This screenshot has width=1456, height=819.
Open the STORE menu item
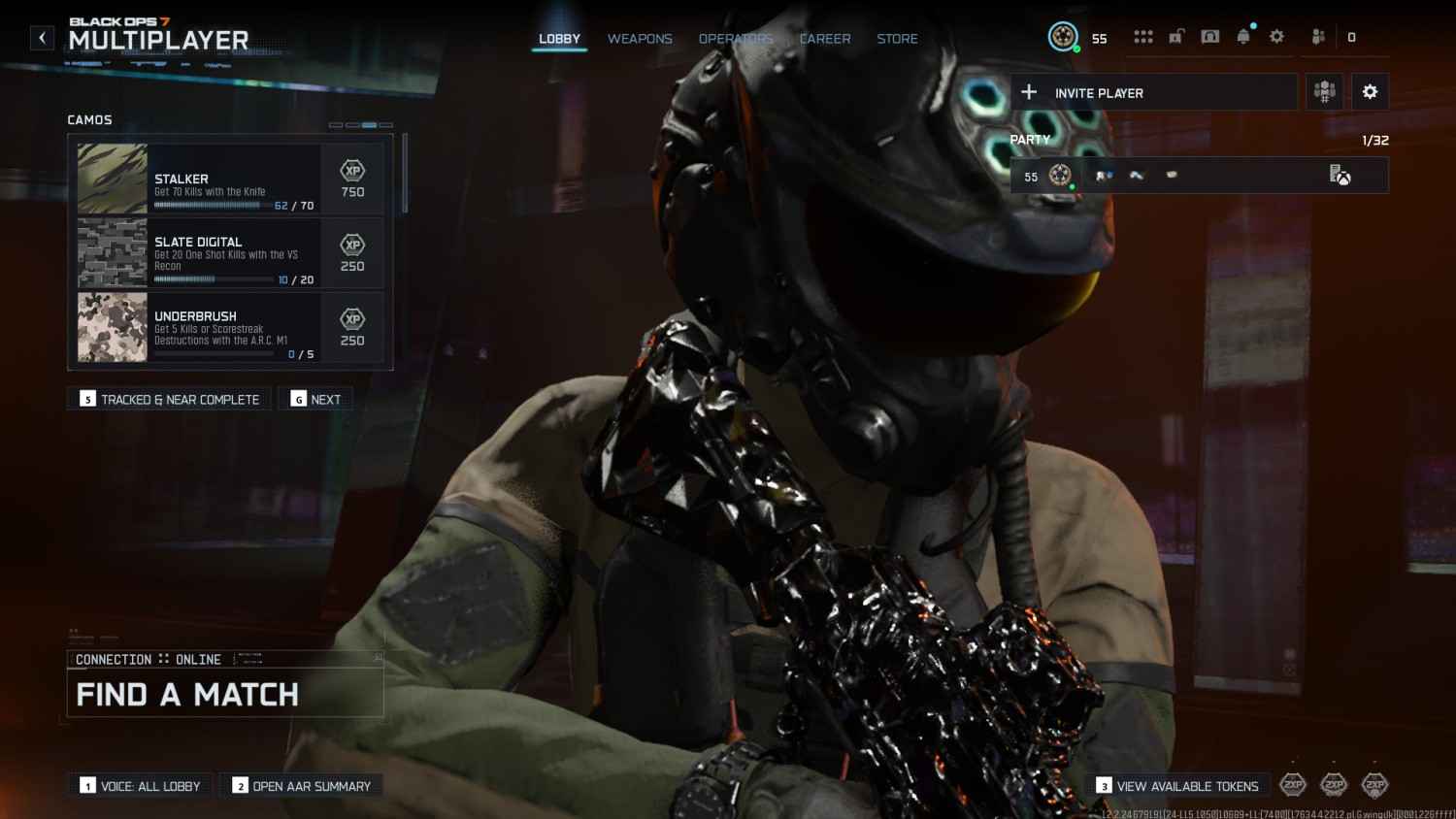tap(896, 39)
